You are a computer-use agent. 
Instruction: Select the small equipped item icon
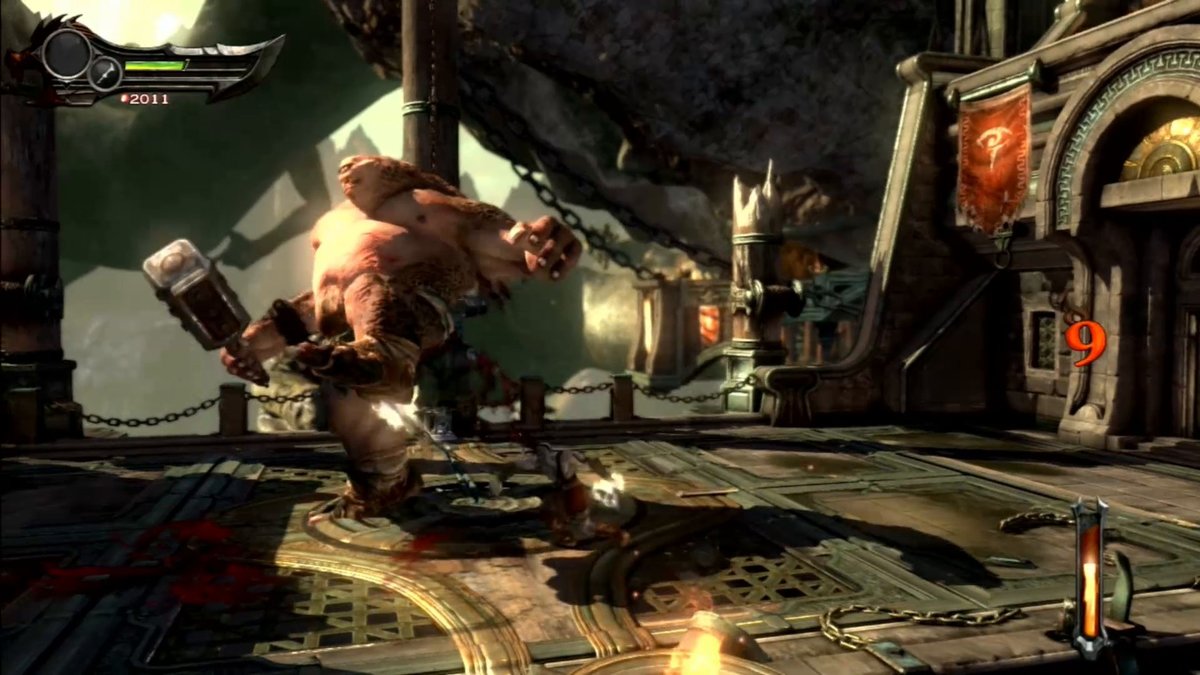tap(104, 72)
